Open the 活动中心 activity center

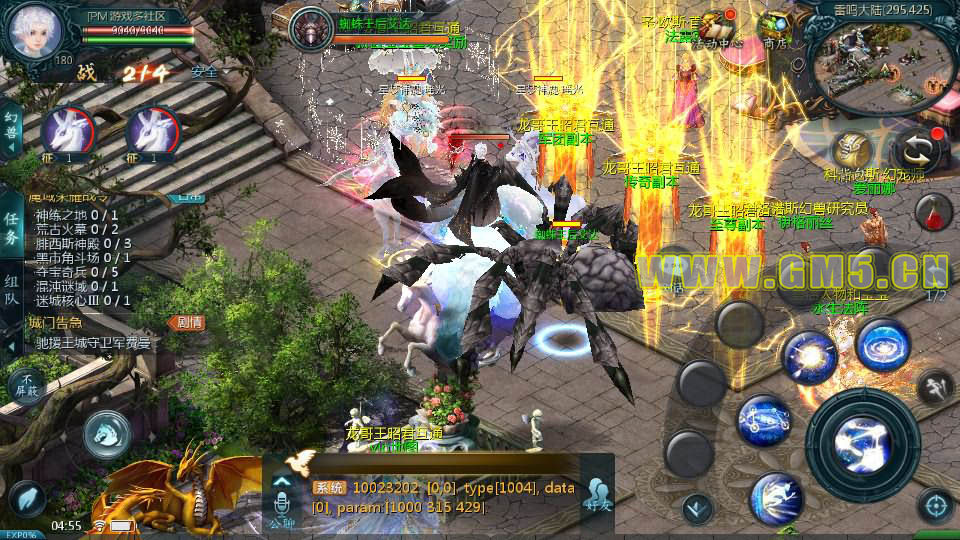coord(718,27)
